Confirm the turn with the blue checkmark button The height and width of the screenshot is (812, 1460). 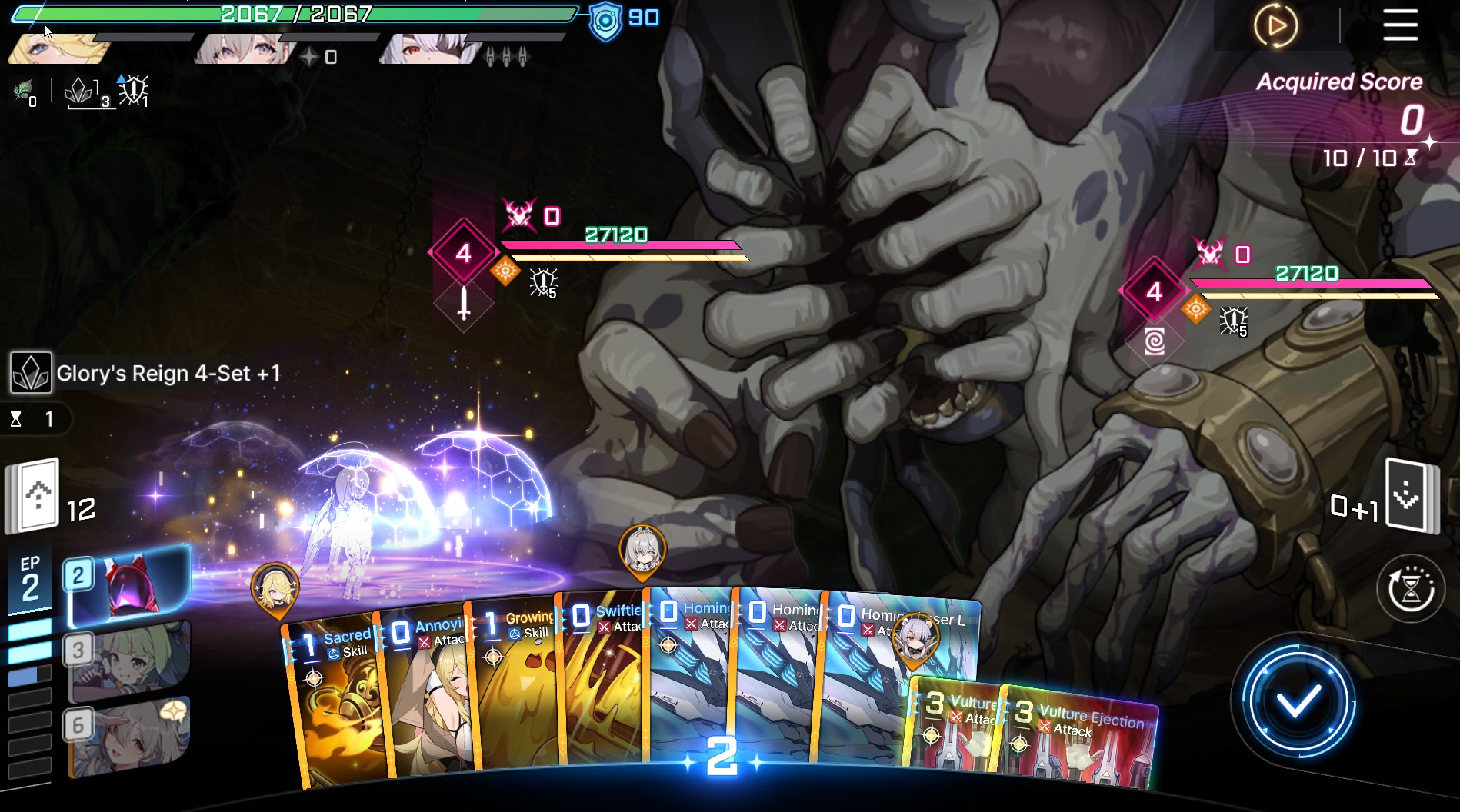(1298, 701)
